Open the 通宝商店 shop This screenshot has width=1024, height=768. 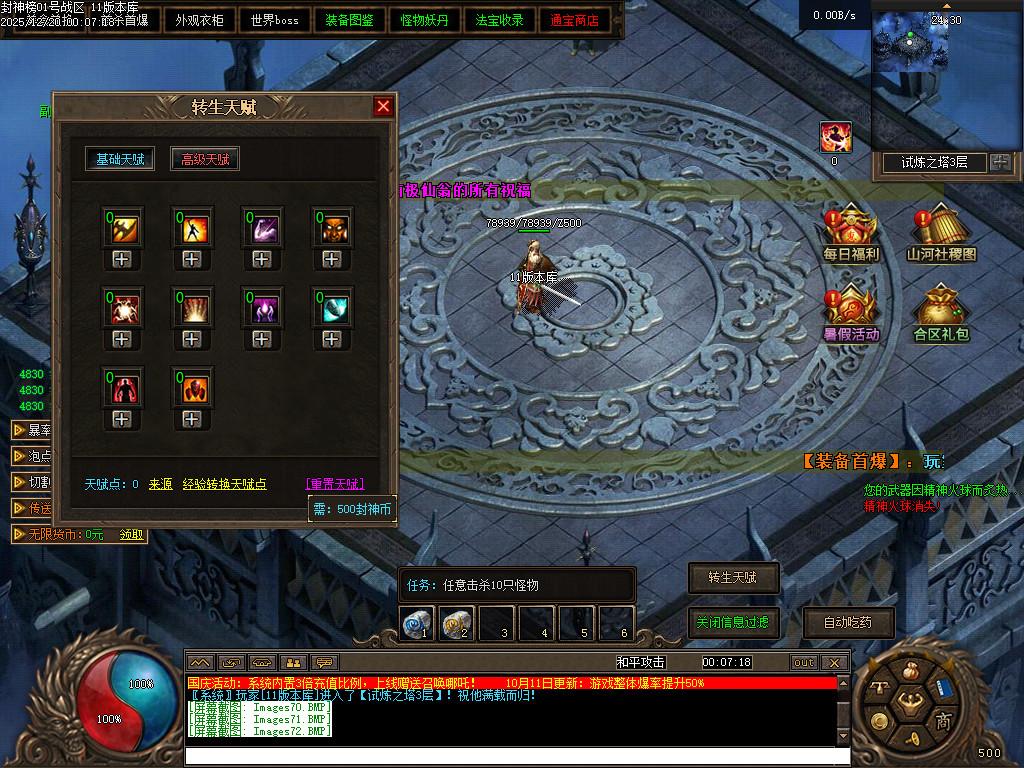point(575,20)
